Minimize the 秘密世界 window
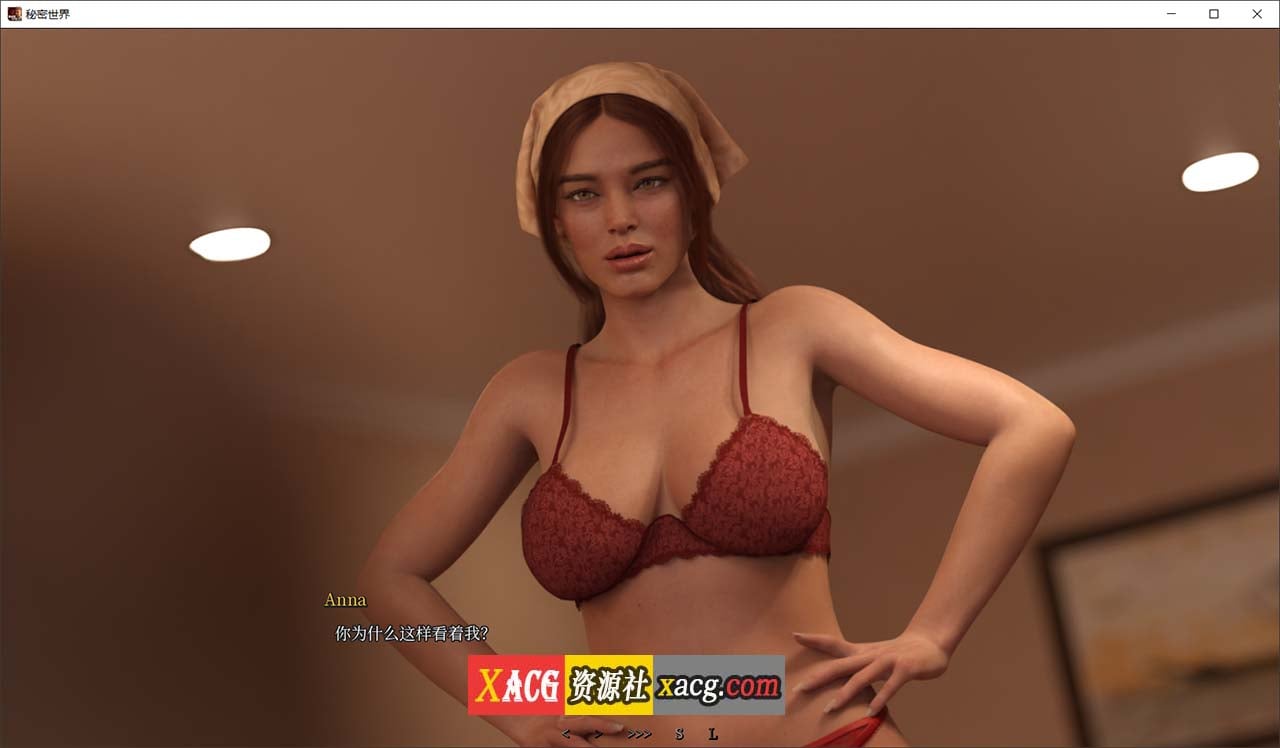The width and height of the screenshot is (1280, 748). click(1170, 14)
